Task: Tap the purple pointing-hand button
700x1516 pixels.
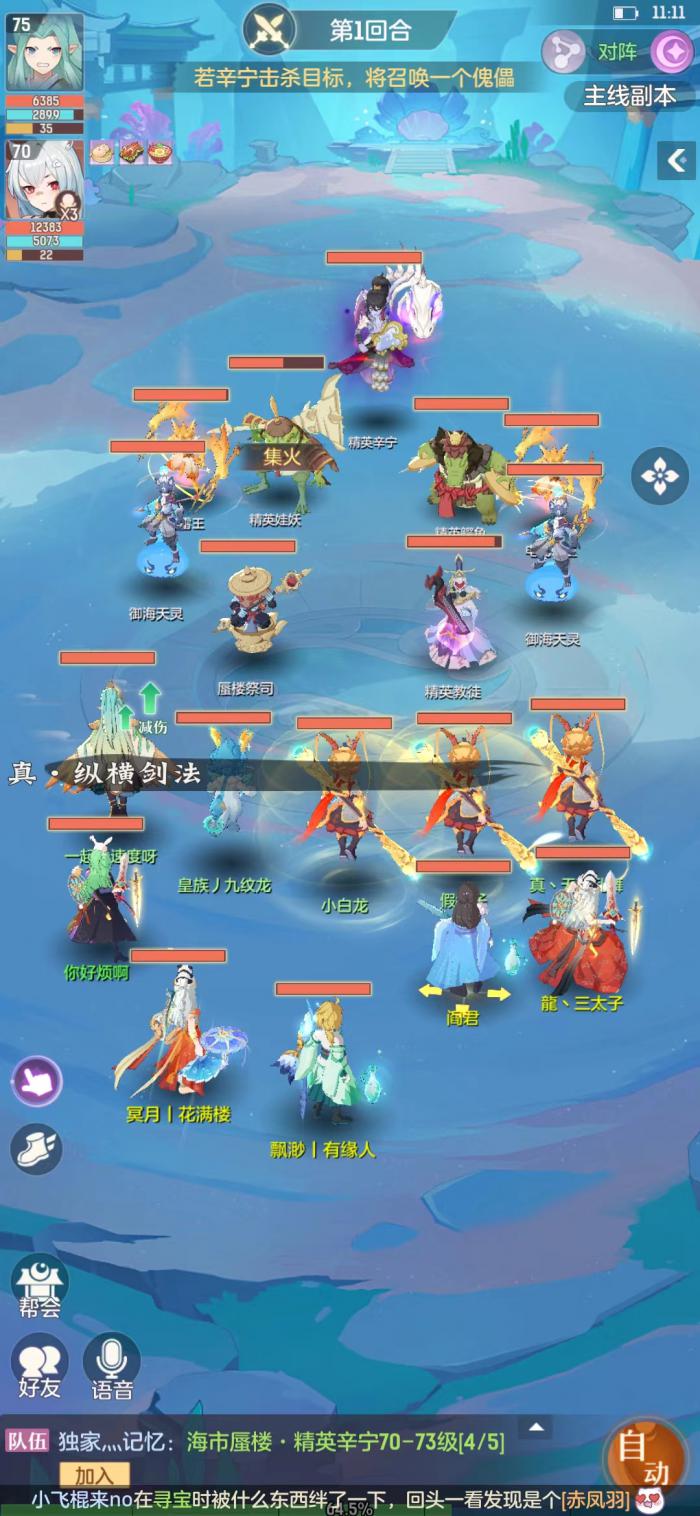Action: point(37,1082)
